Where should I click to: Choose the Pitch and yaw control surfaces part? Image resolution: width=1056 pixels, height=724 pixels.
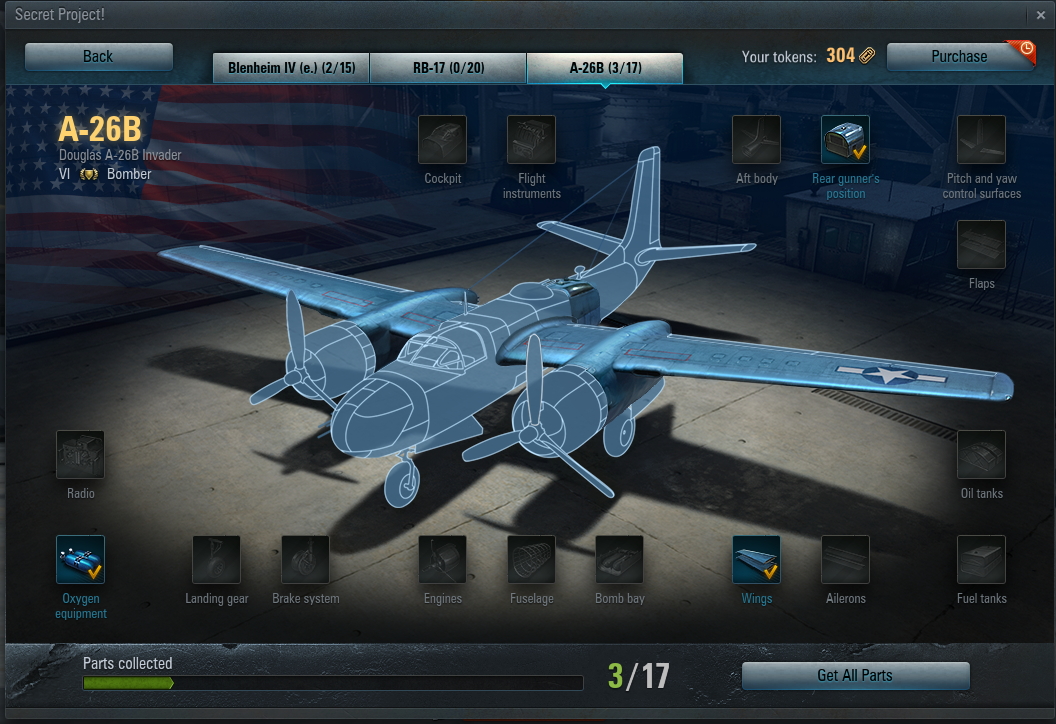(x=981, y=140)
